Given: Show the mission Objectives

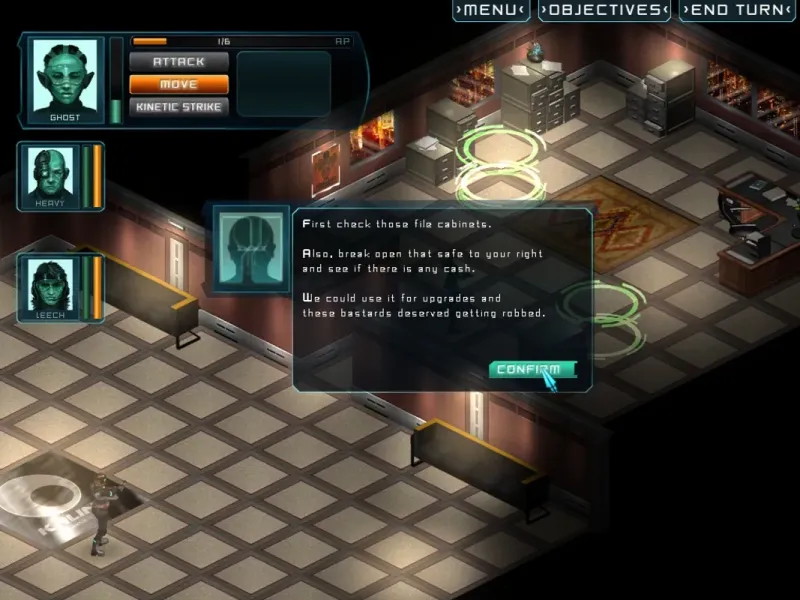Looking at the screenshot, I should click(603, 11).
